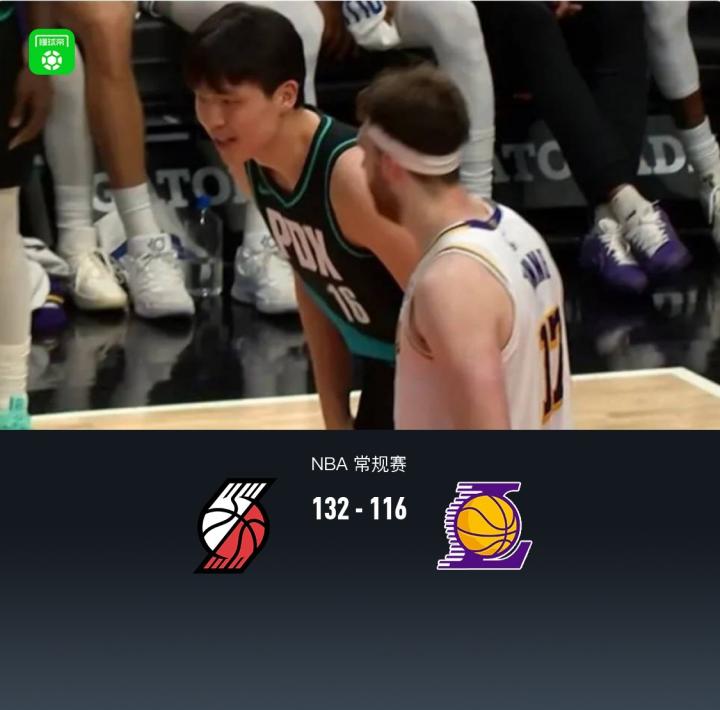
Task: Select the Portland Trail Blazers team logo
Action: [x=235, y=525]
